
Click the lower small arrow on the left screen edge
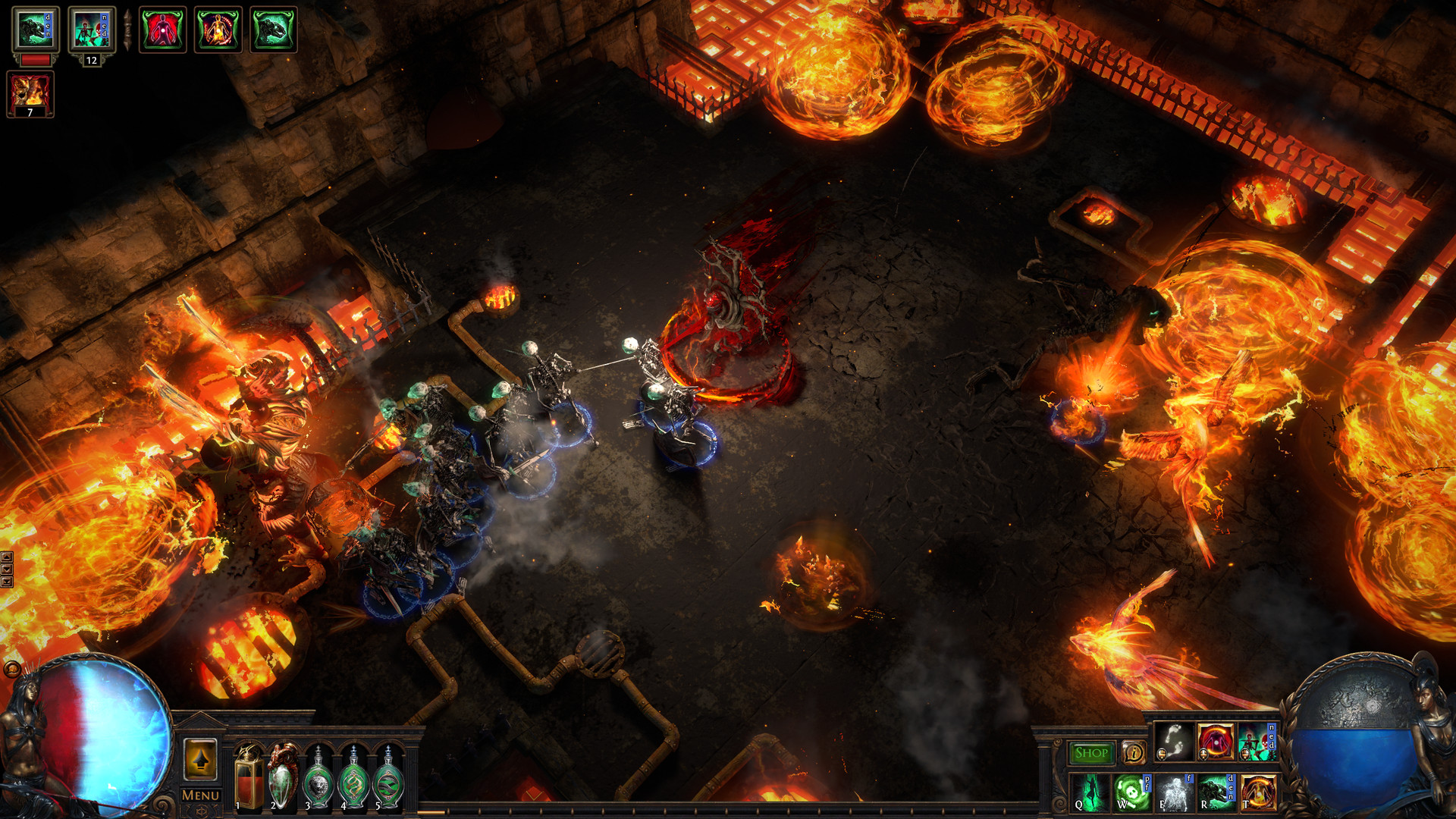click(x=8, y=580)
